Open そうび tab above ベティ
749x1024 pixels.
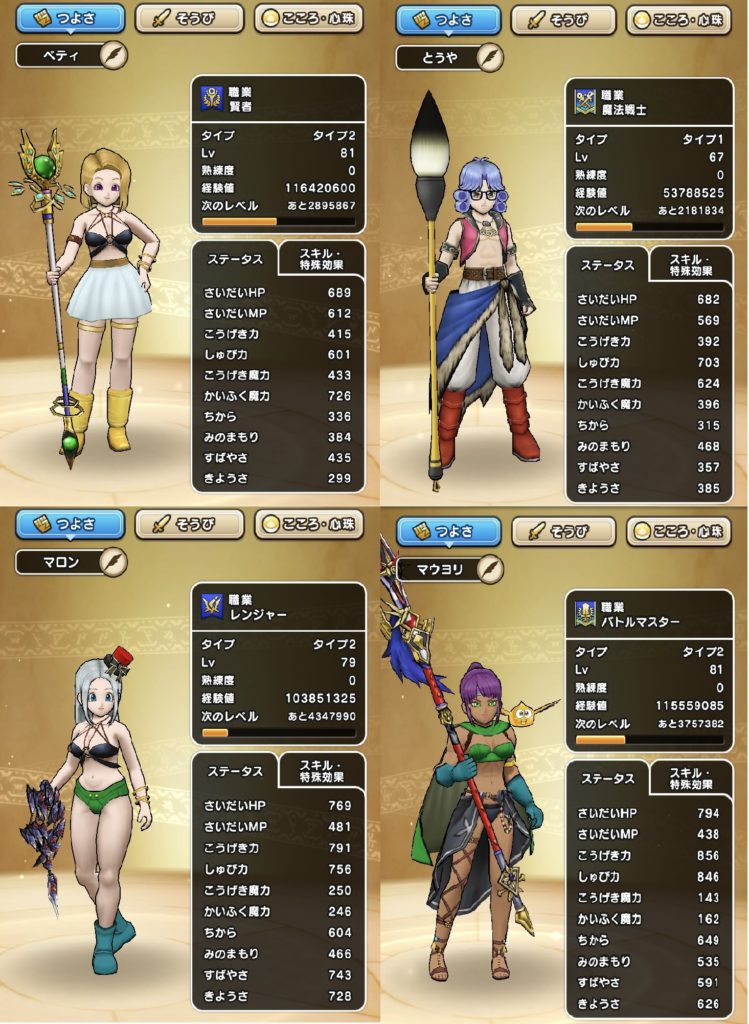point(189,18)
